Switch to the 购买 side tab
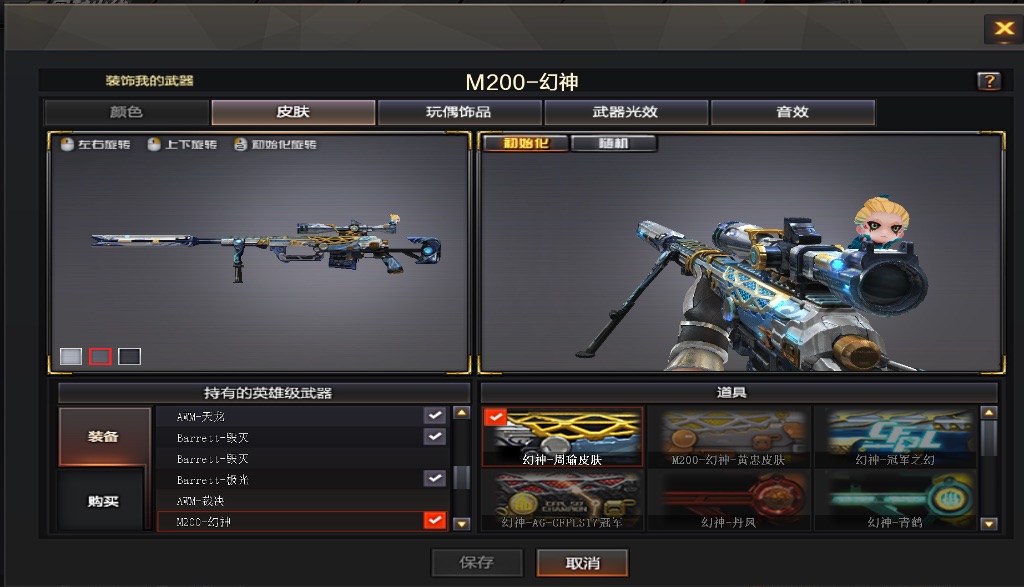 (x=103, y=501)
